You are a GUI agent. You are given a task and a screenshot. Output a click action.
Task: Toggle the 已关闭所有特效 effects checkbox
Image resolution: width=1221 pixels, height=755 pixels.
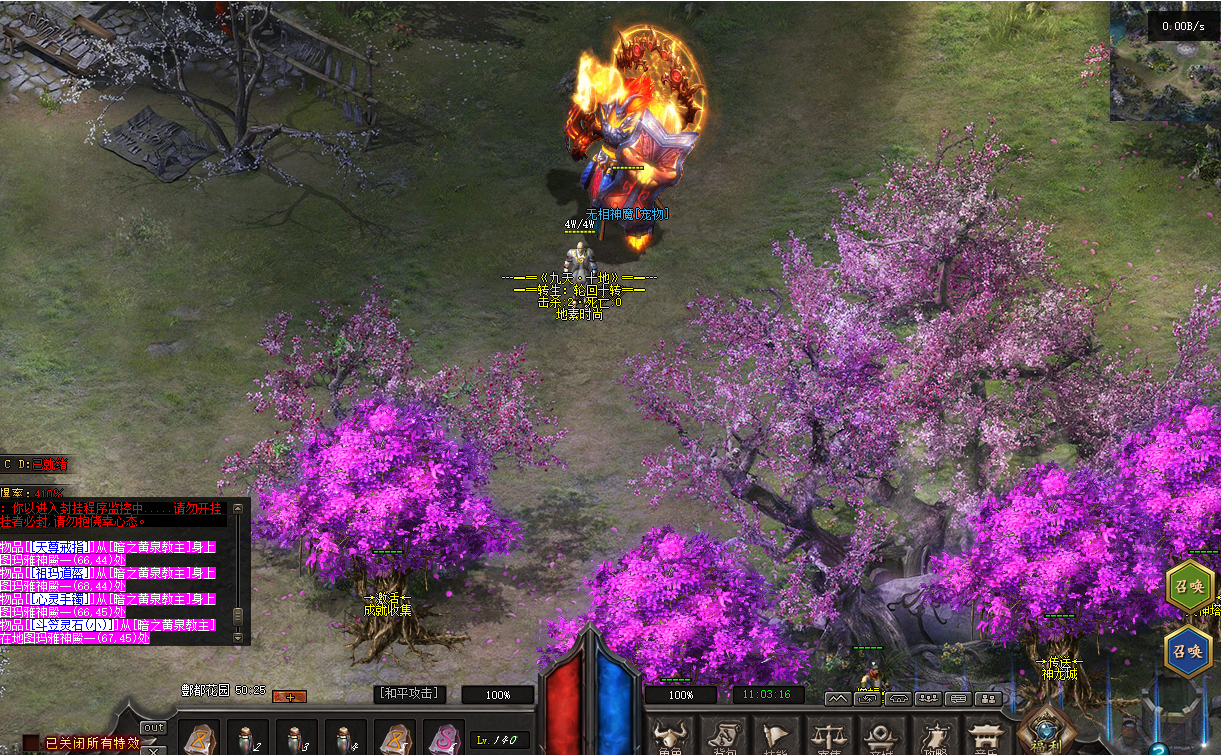(31, 743)
